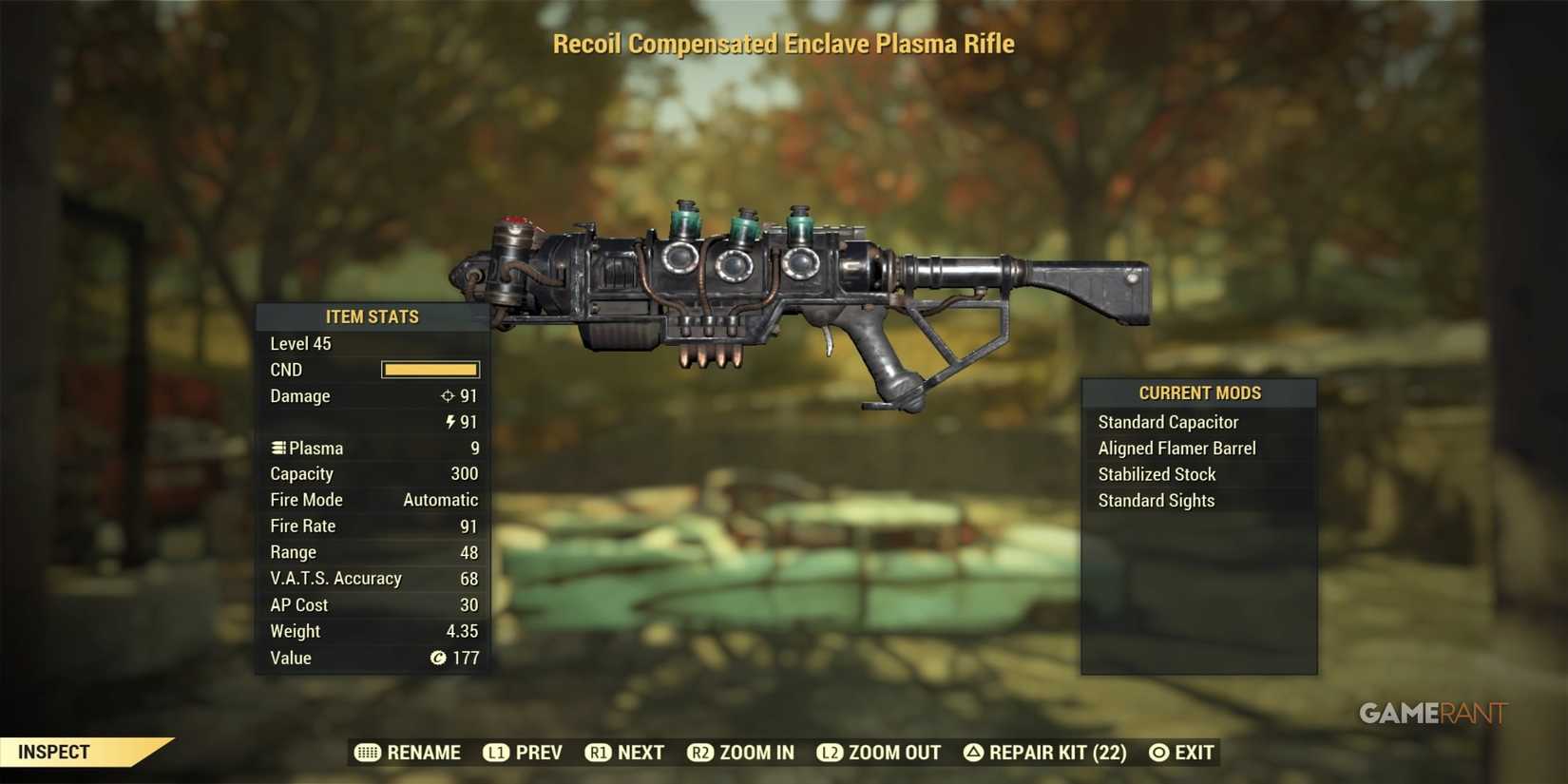Click the R2 icon before ZOOM IN
Viewport: 1568px width, 784px height.
point(700,752)
